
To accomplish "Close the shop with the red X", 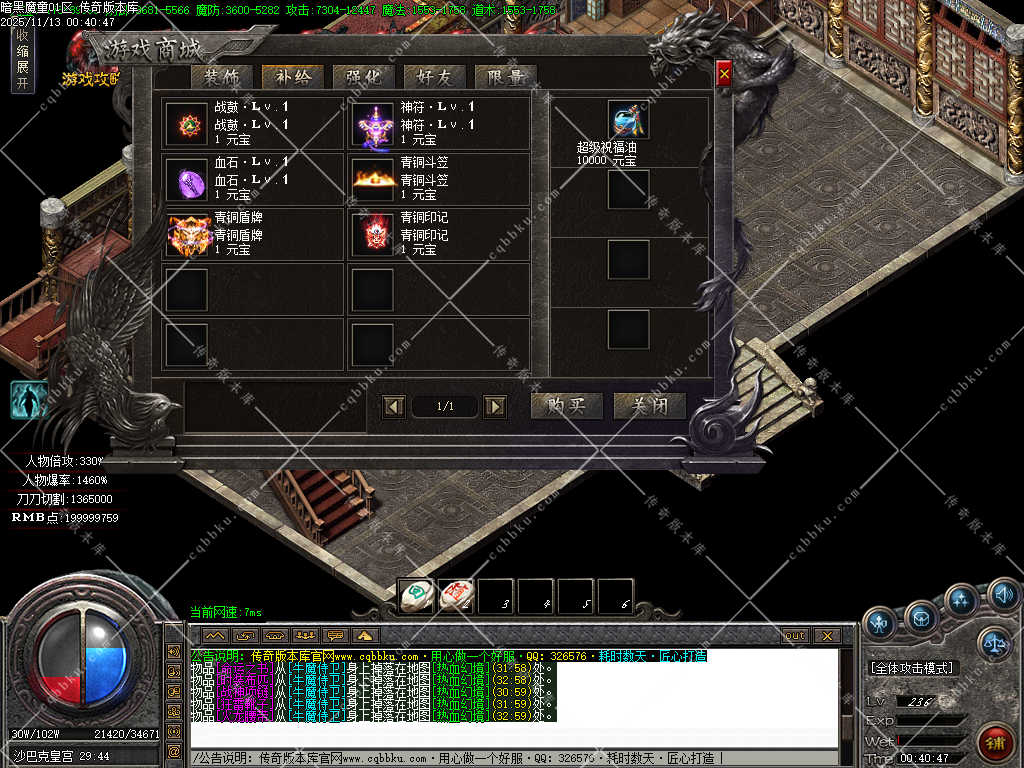I will point(724,72).
